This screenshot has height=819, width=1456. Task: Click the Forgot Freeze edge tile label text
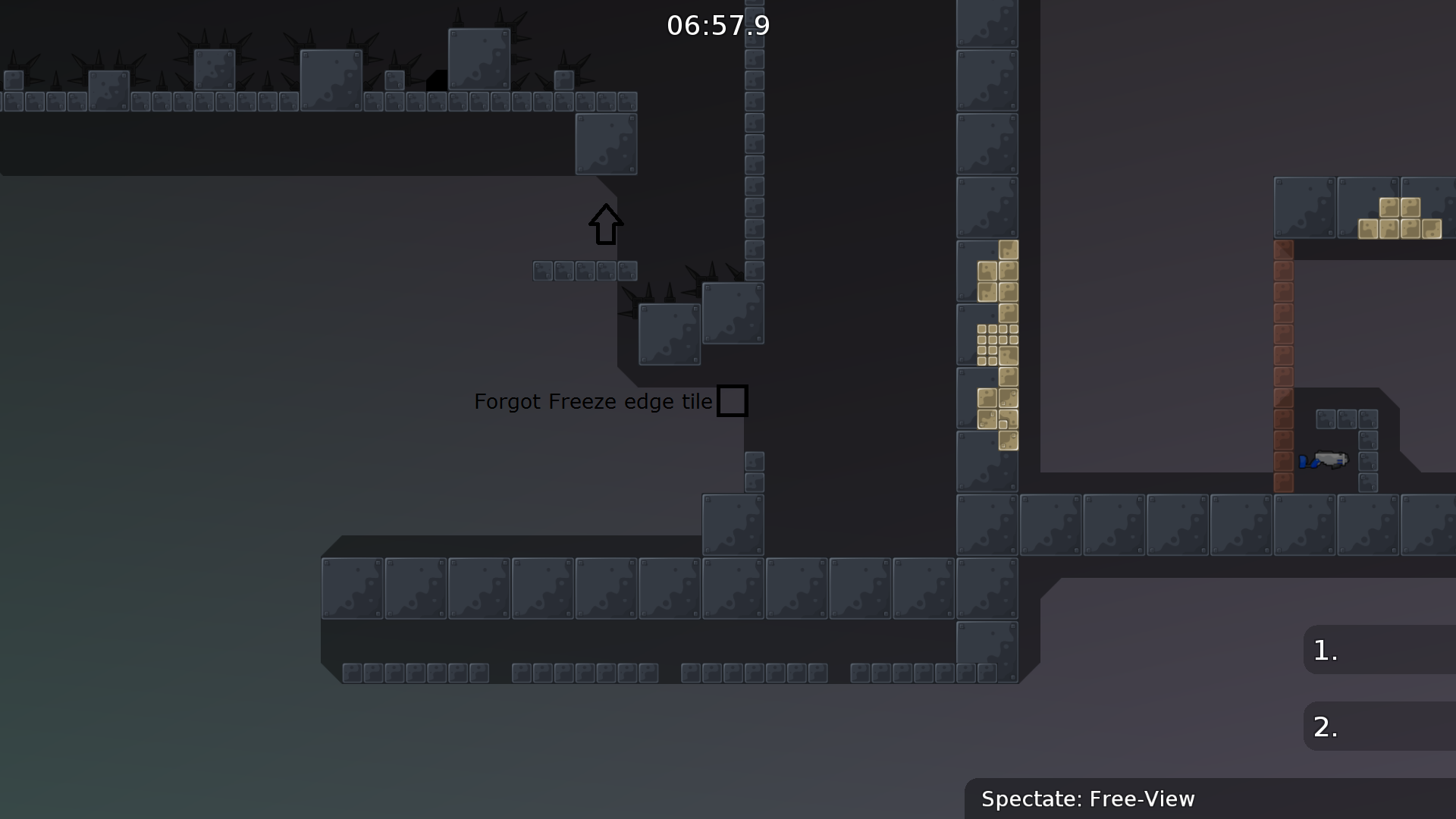594,401
